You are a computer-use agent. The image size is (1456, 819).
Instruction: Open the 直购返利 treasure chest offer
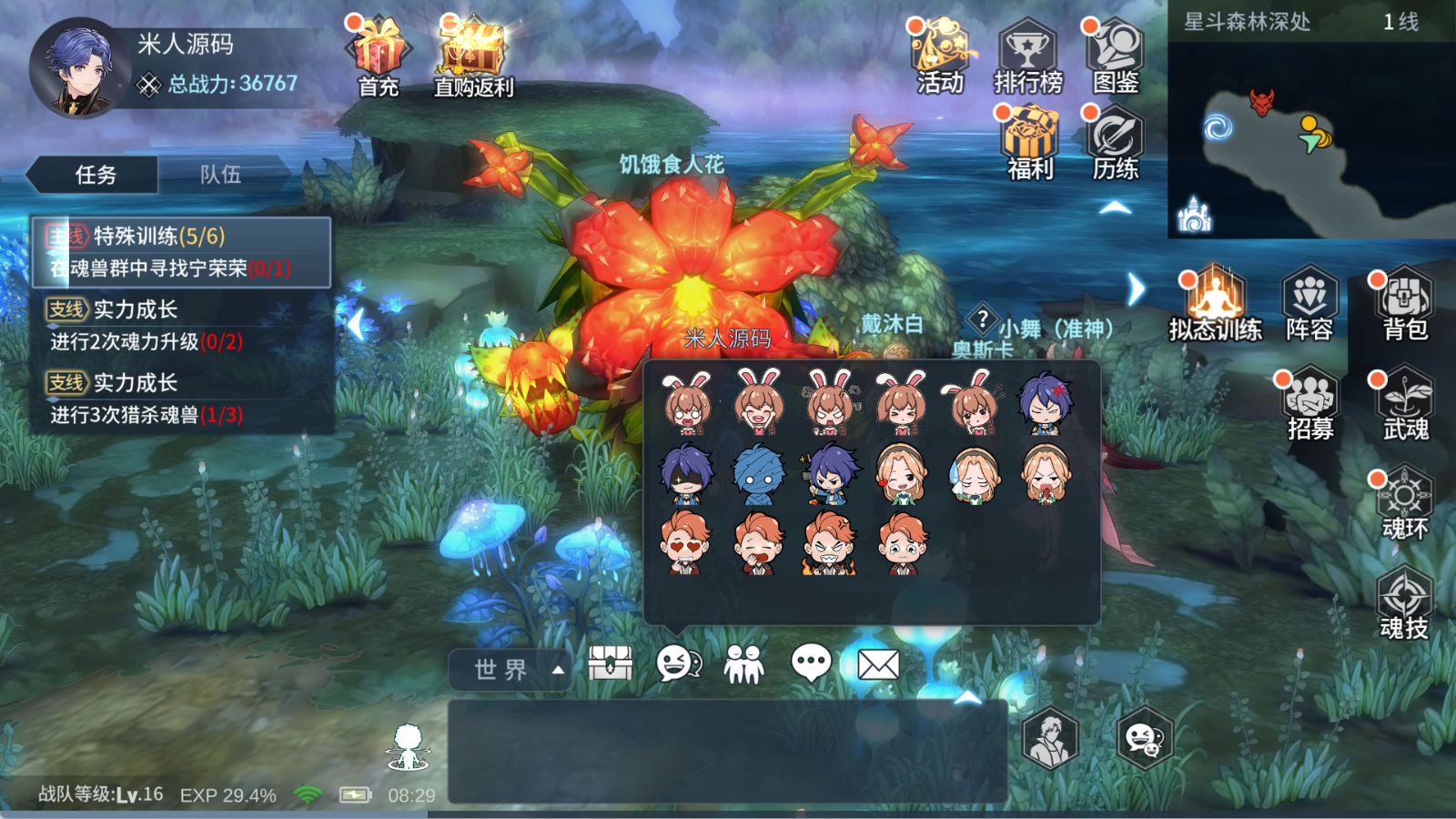(472, 55)
